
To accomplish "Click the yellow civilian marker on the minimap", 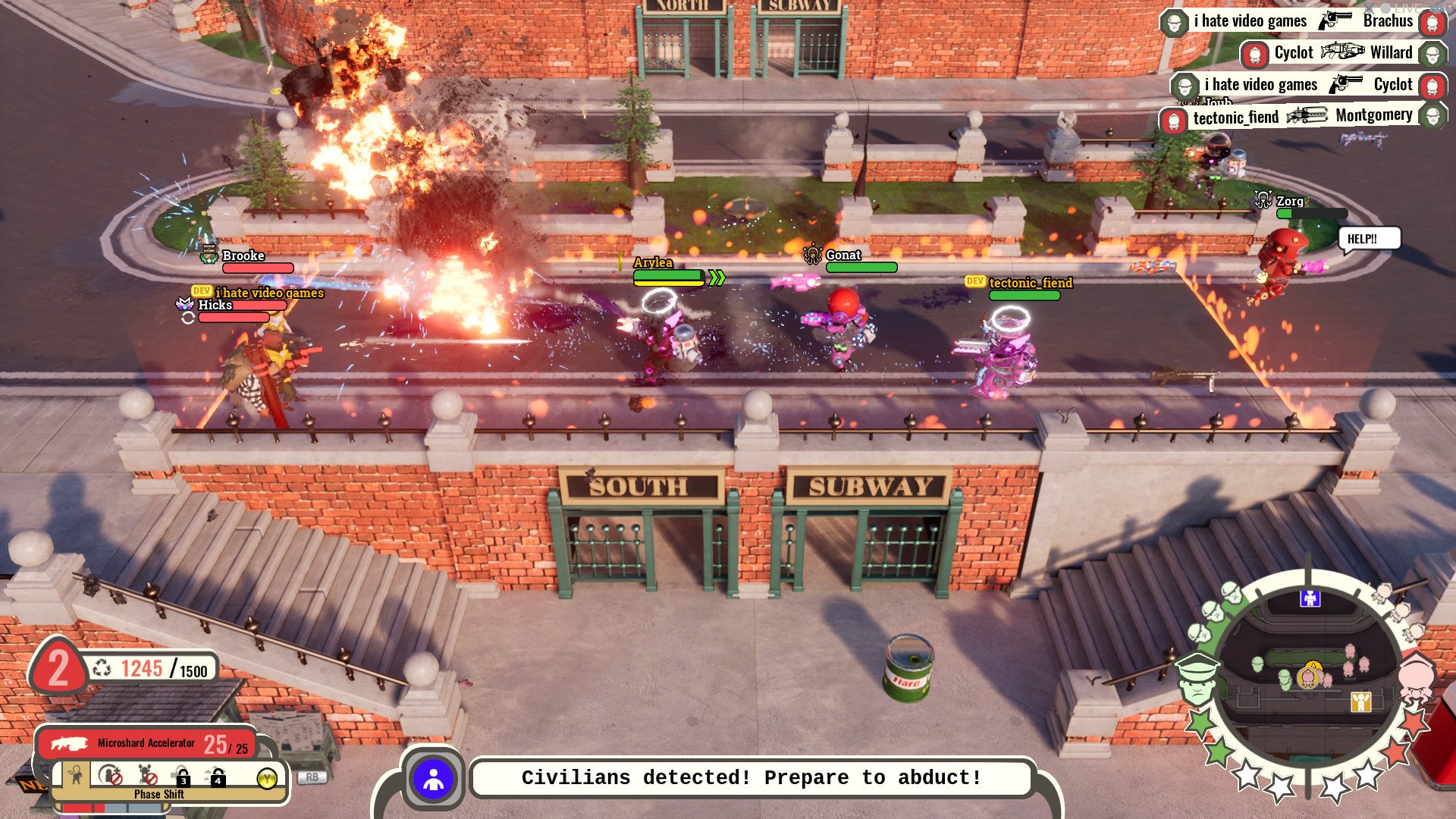I will [1360, 701].
